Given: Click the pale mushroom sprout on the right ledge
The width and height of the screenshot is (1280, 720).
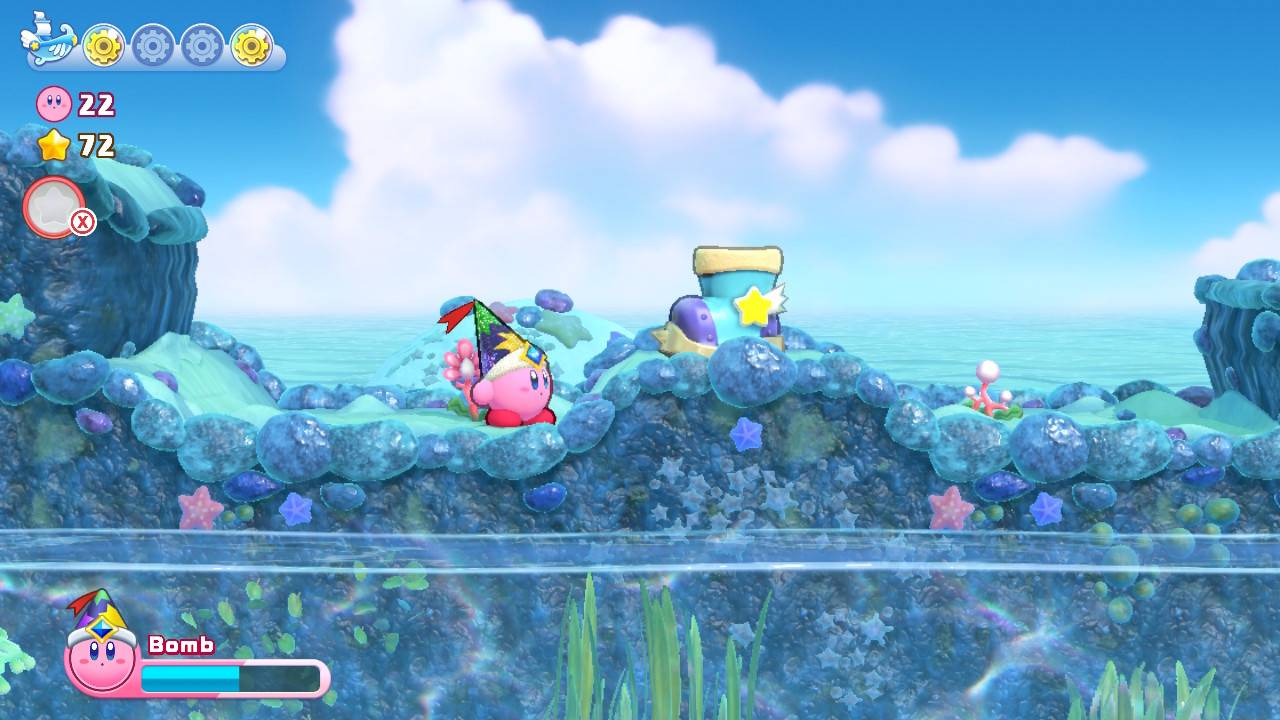Looking at the screenshot, I should (985, 385).
